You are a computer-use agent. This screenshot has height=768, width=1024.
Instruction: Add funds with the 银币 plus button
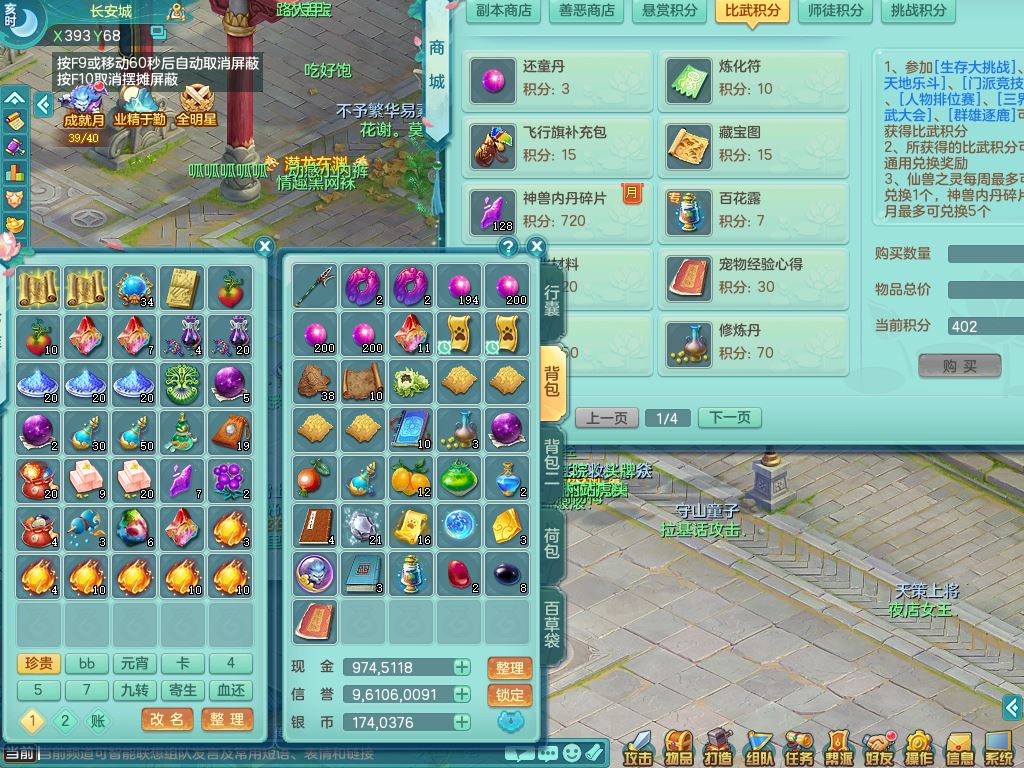pos(461,722)
